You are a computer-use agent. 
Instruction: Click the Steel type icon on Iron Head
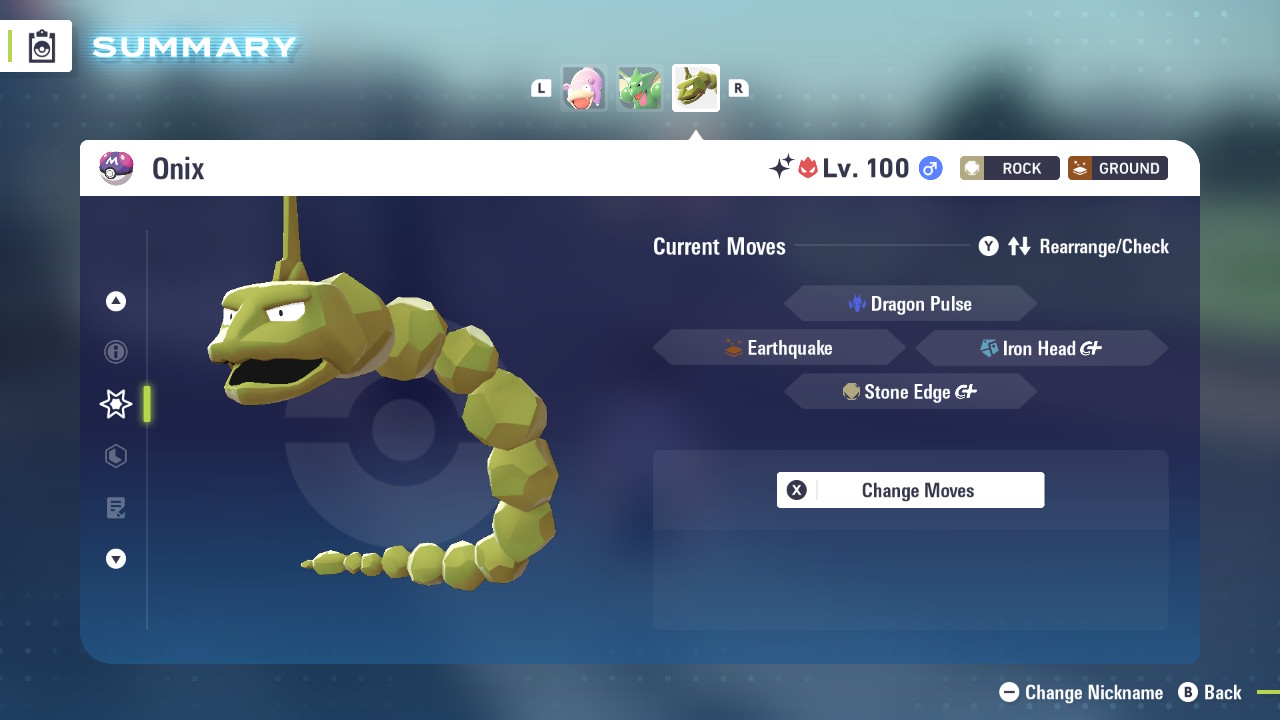coord(988,348)
